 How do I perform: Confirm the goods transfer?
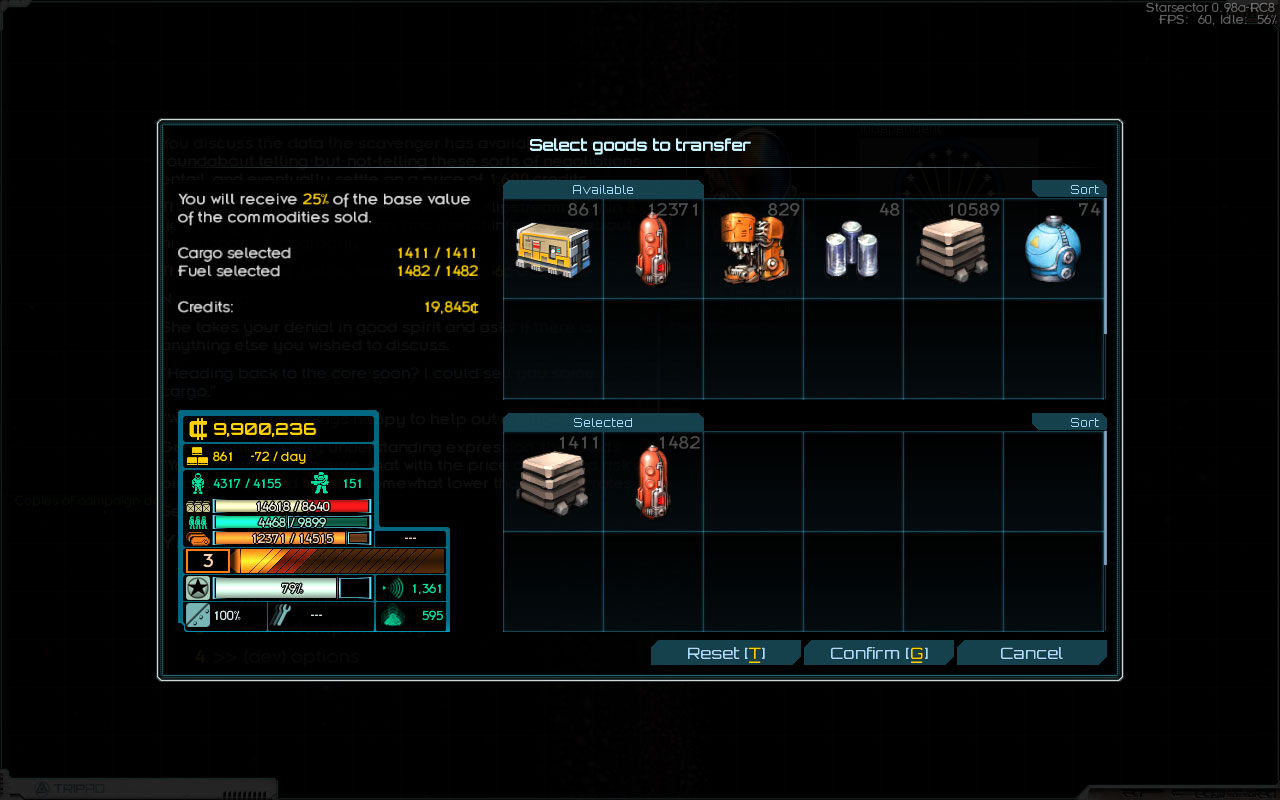click(x=878, y=653)
